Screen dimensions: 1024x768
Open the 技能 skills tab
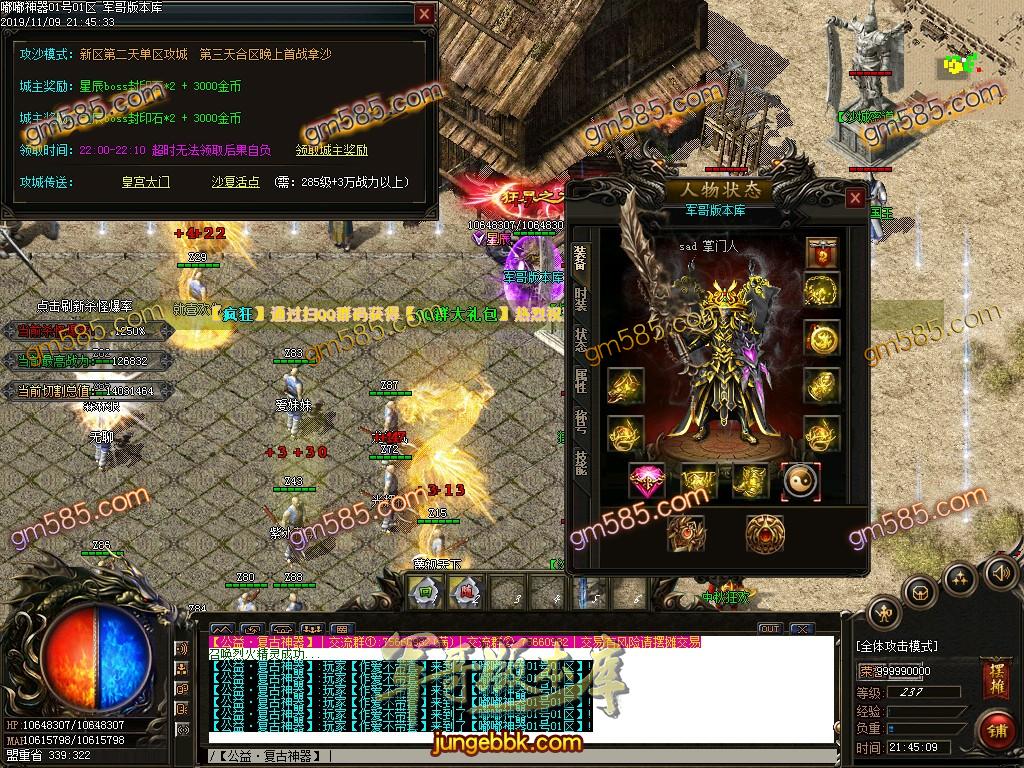tap(581, 461)
